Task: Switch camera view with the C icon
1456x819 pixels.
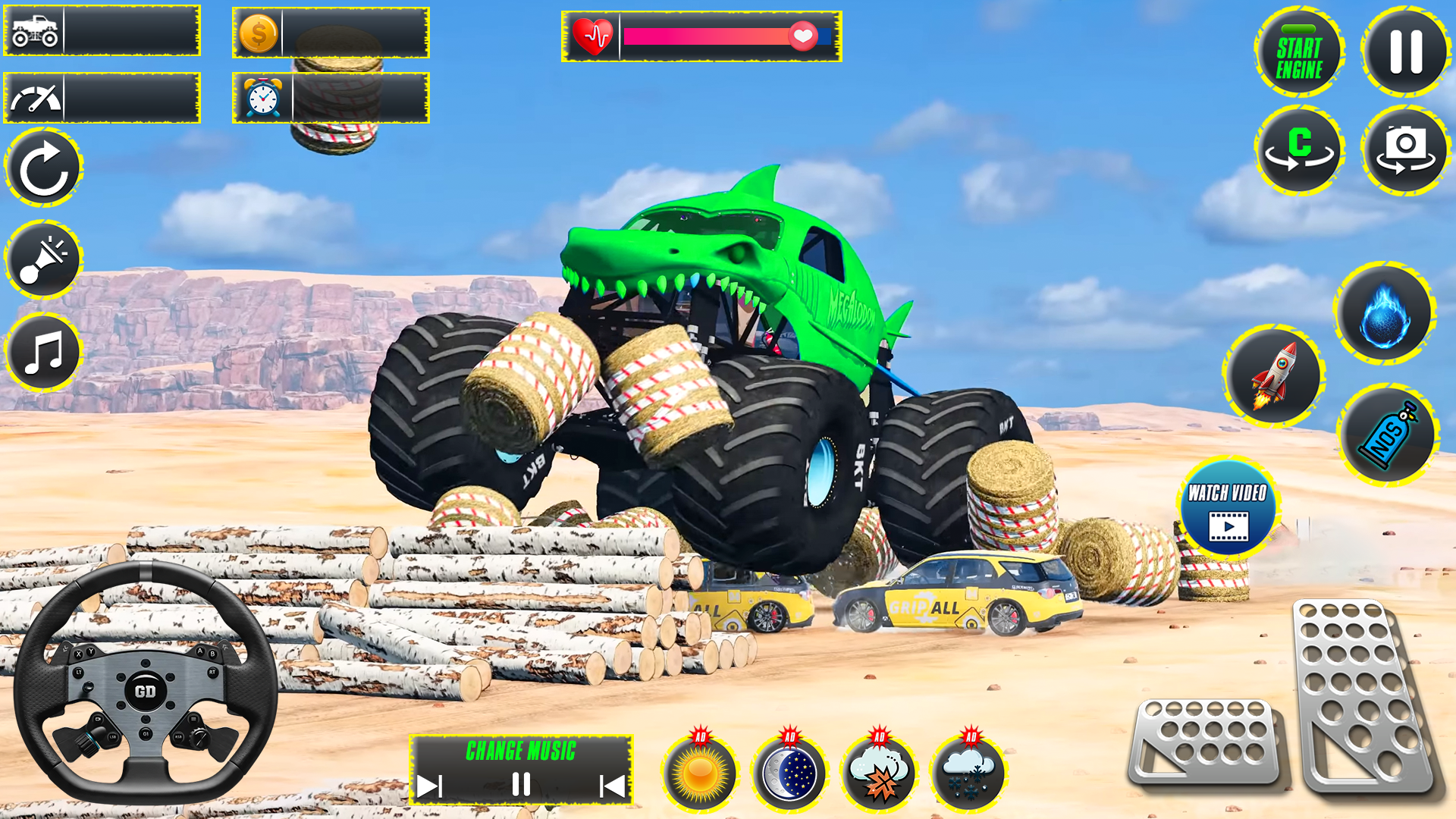Action: pyautogui.click(x=1300, y=149)
